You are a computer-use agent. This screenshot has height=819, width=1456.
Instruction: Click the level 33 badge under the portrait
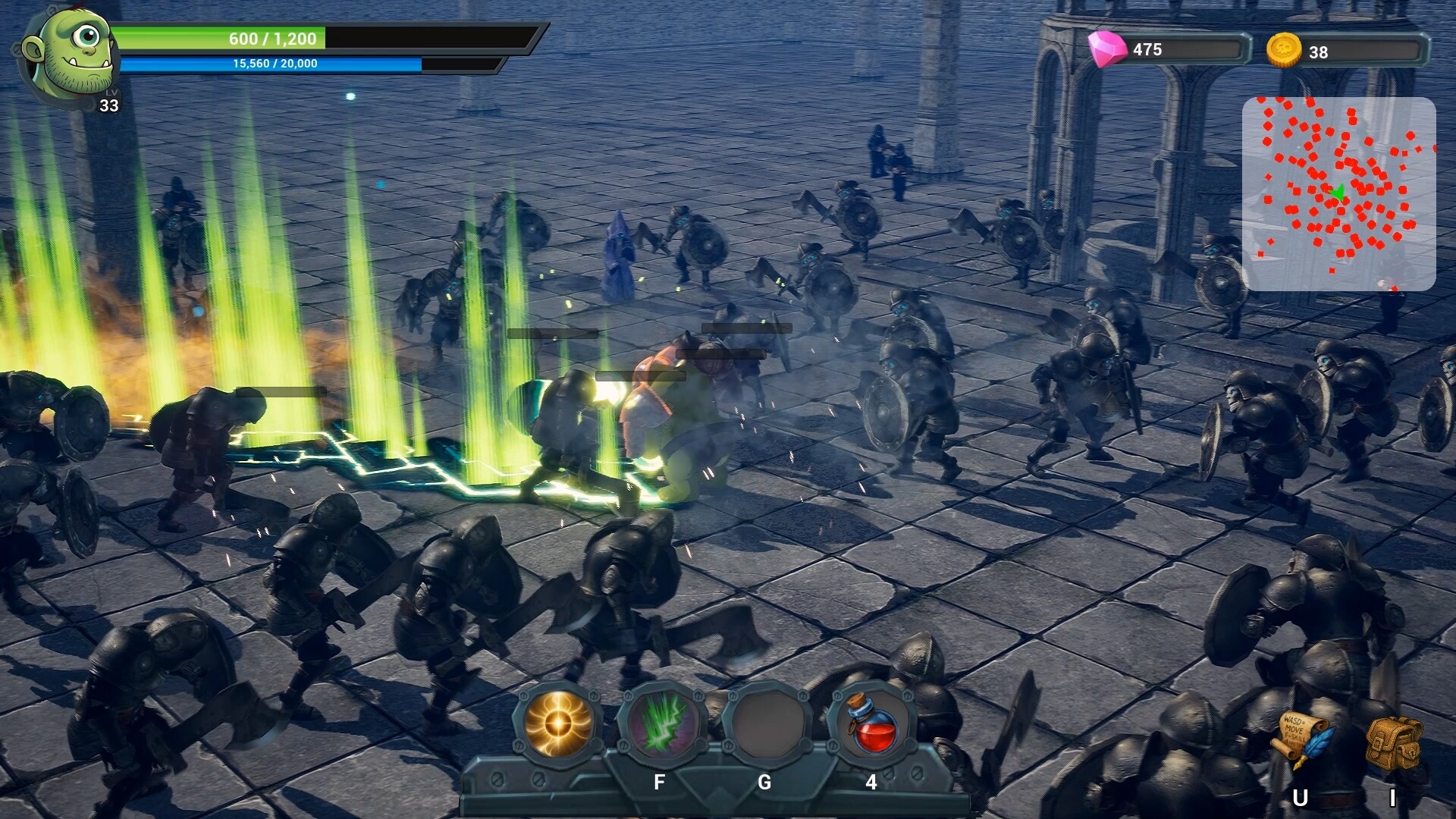click(x=108, y=105)
